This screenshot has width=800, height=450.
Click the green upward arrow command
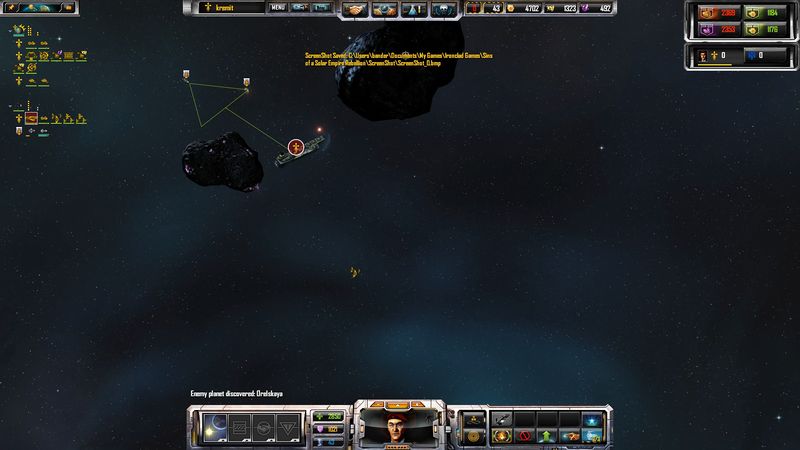click(x=546, y=436)
